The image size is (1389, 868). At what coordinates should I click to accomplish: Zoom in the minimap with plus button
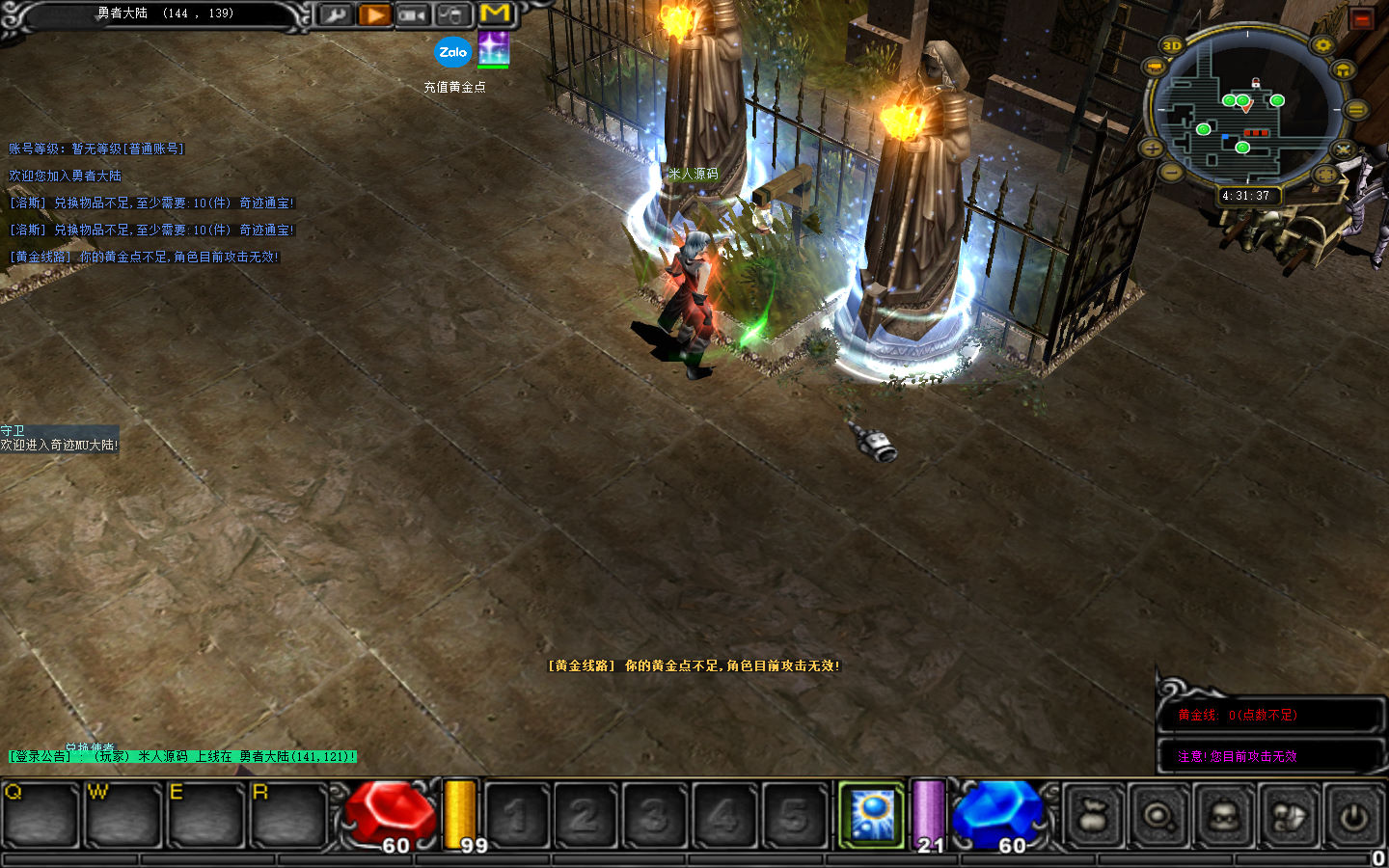[1152, 148]
